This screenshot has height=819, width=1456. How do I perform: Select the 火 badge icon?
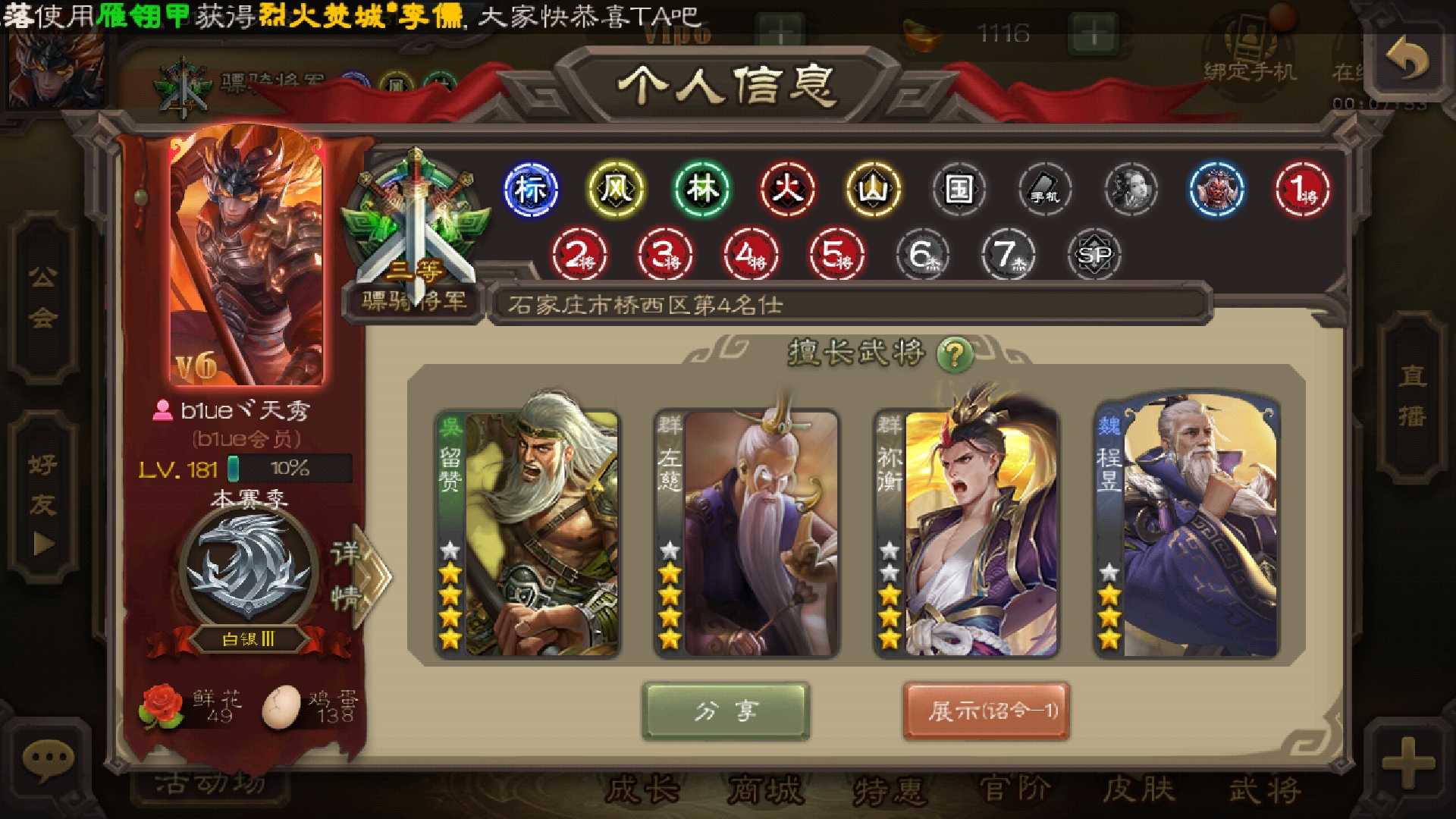pos(789,190)
